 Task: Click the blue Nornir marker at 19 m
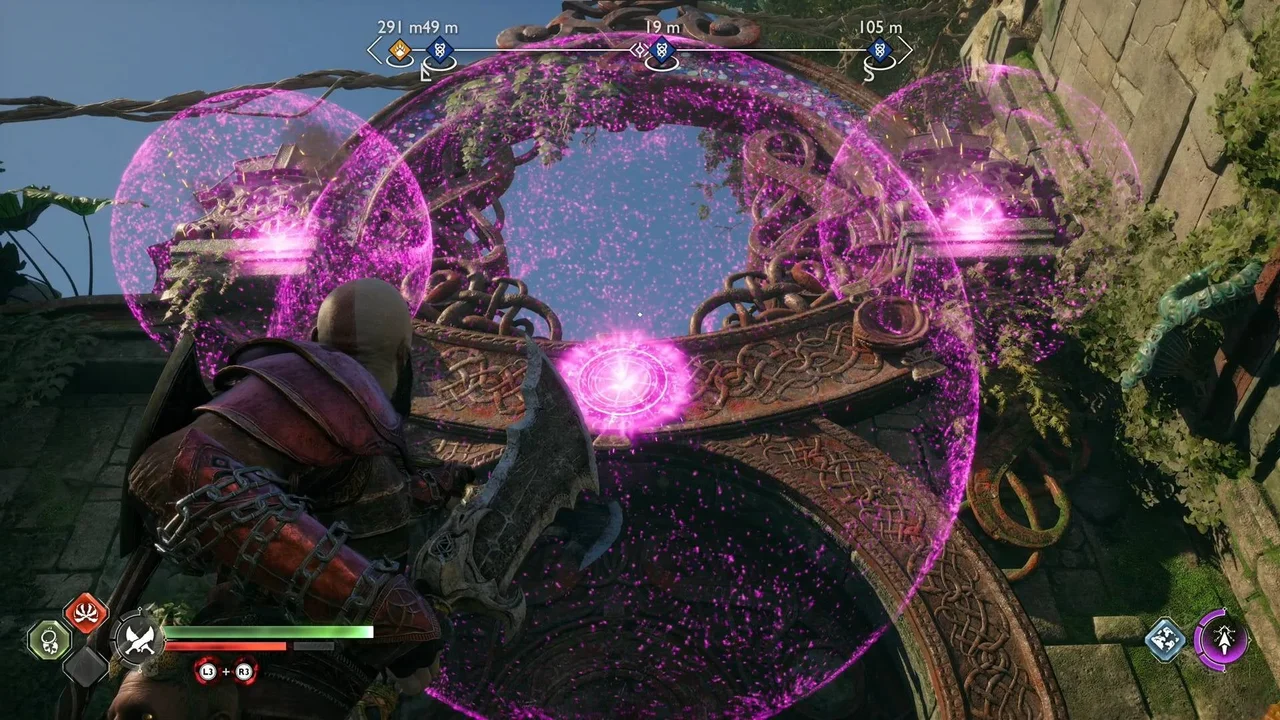[x=661, y=50]
